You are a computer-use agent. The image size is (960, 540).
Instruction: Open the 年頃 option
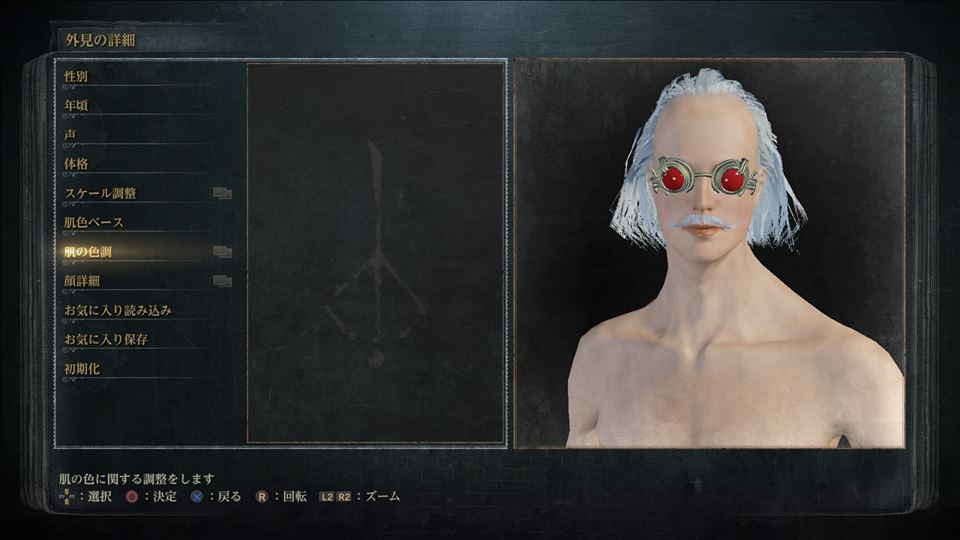[76, 105]
